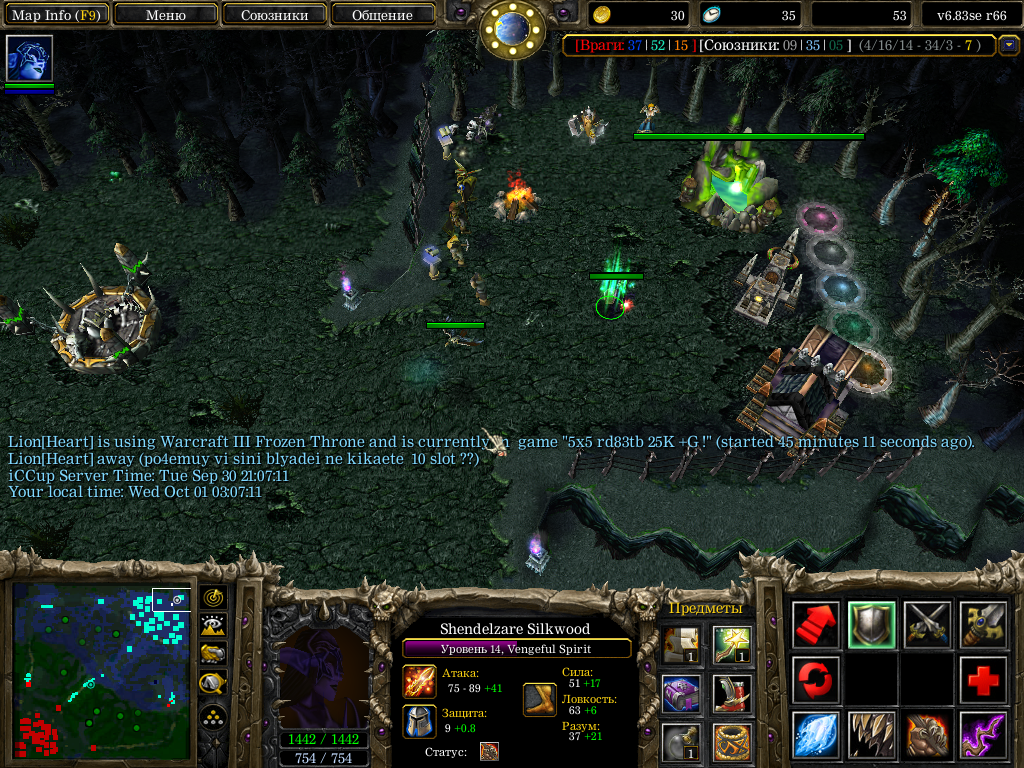Click on the minimap
The image size is (1024, 768).
pyautogui.click(x=101, y=670)
